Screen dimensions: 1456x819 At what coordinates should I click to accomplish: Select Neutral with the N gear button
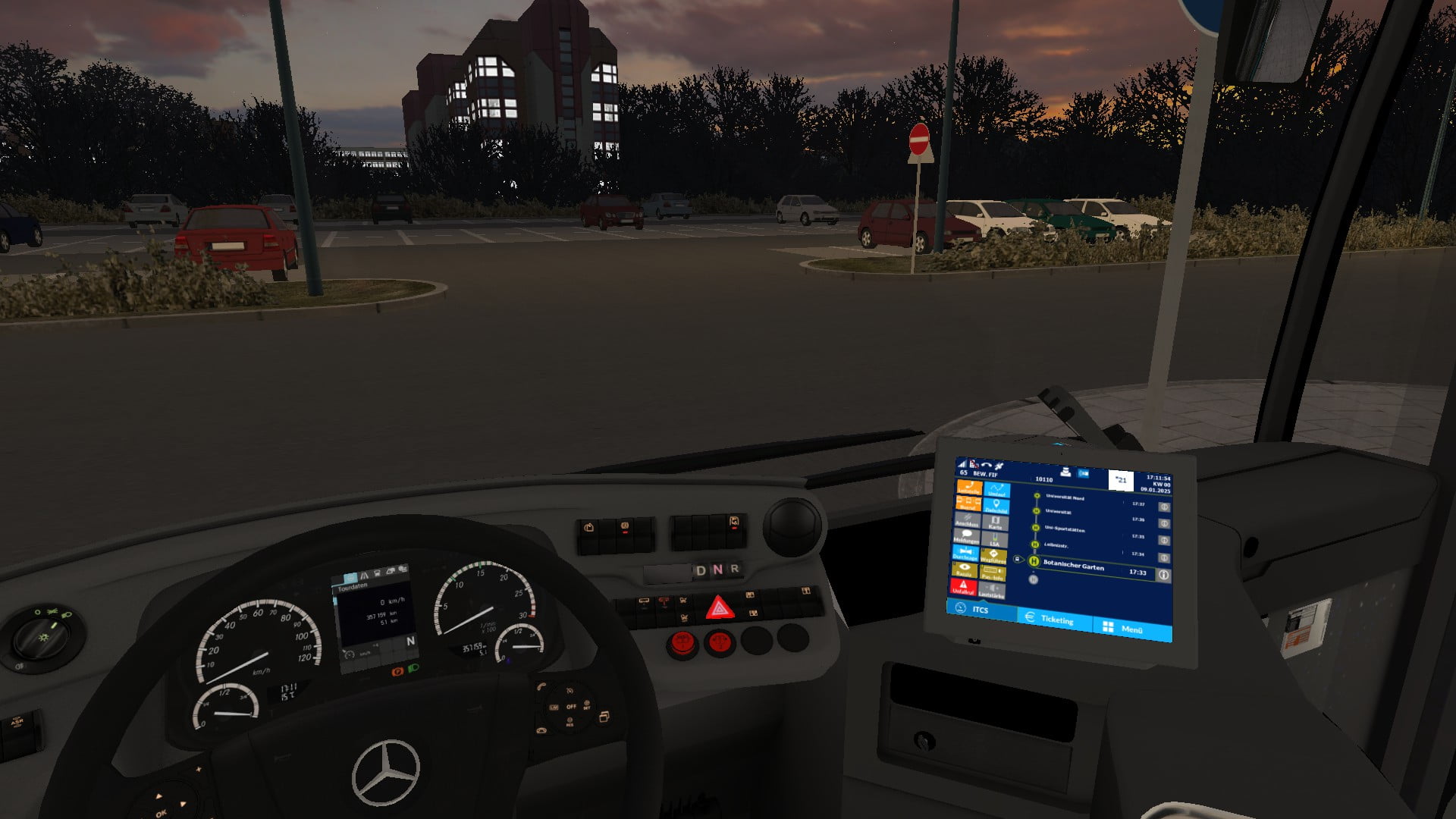coord(717,570)
